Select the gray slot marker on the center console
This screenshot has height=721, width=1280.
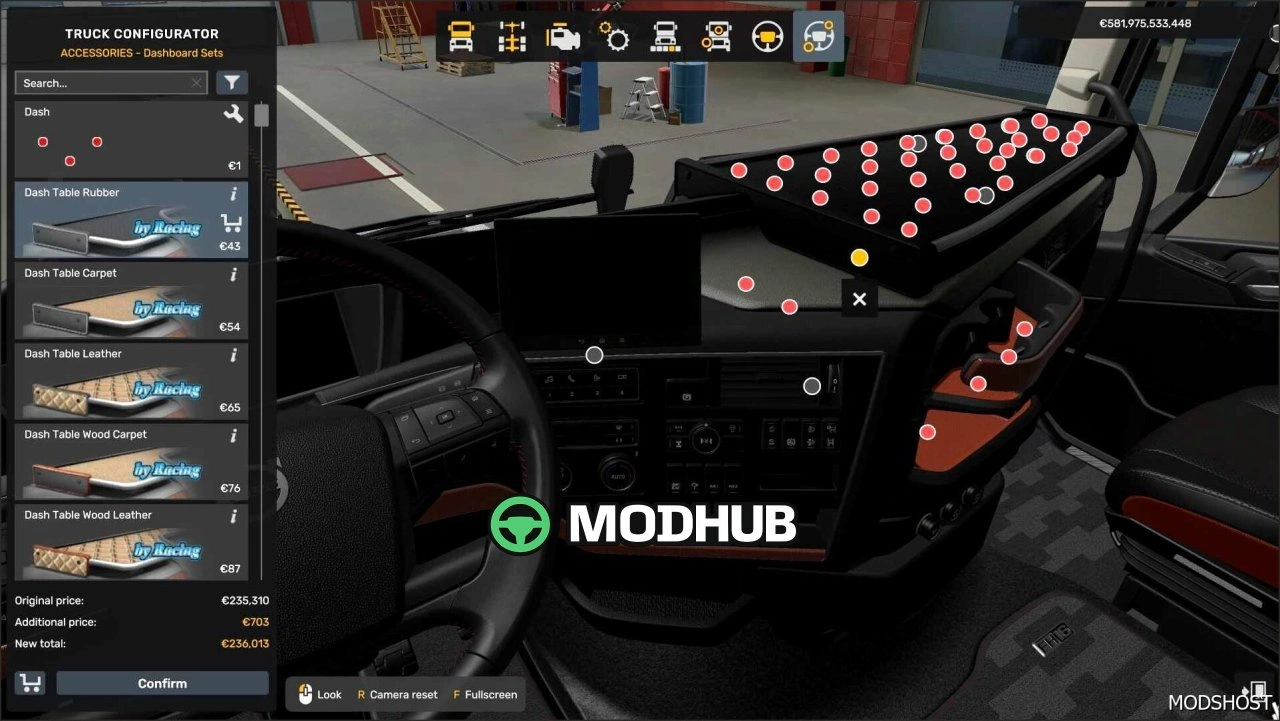point(811,385)
